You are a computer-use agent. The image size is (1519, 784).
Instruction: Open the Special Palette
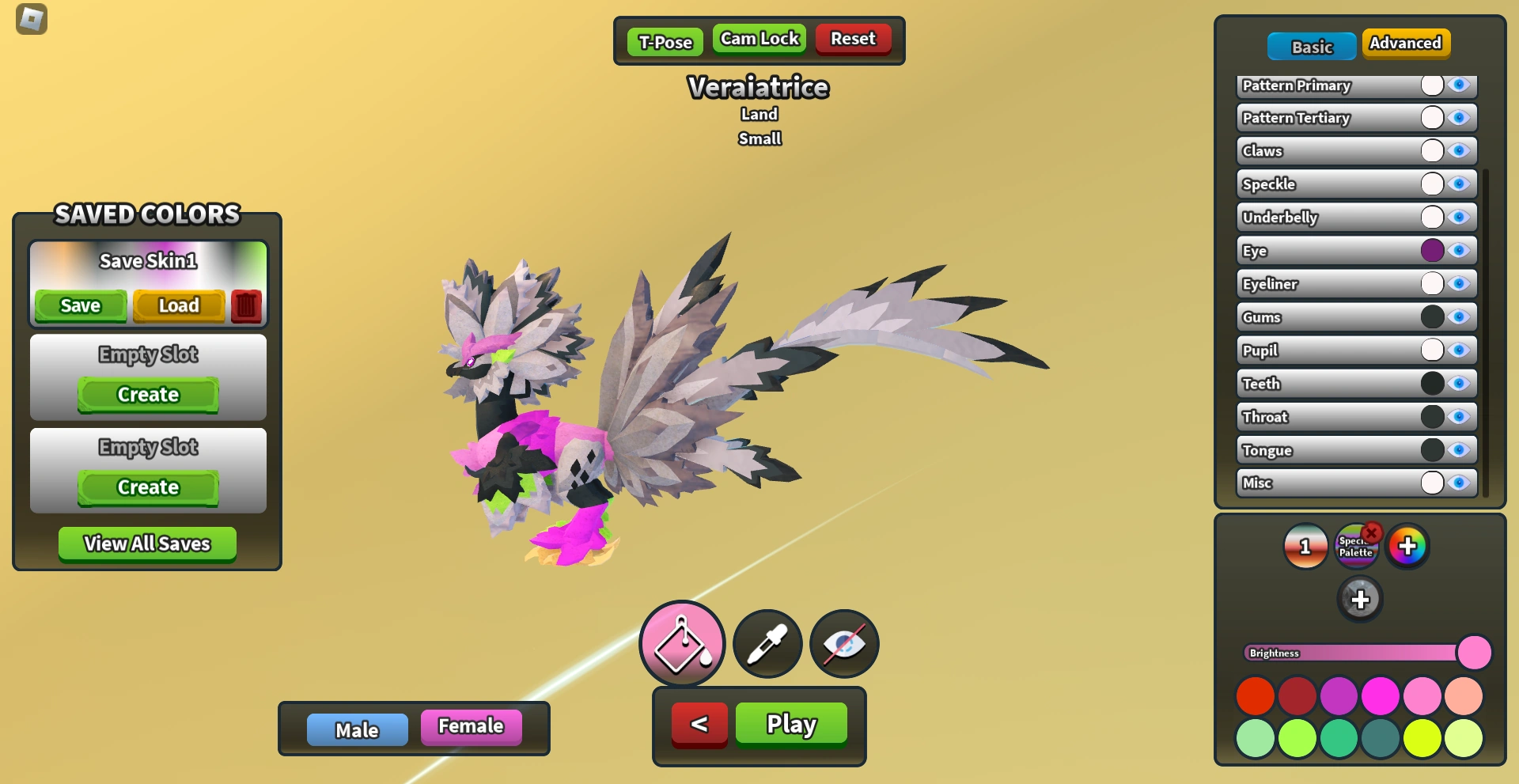click(x=1356, y=547)
